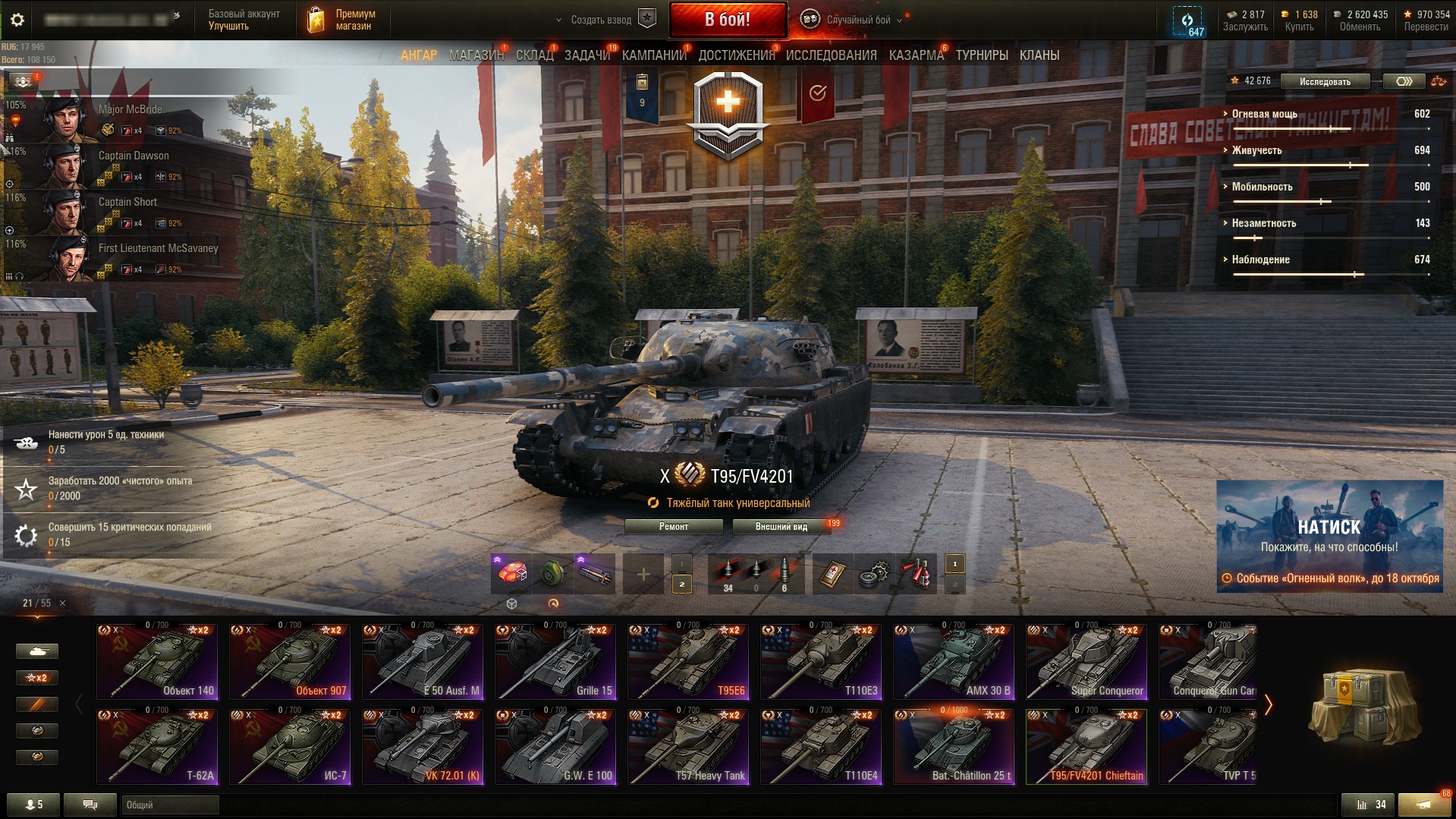Open the КЛАНЫ tab

1039,55
